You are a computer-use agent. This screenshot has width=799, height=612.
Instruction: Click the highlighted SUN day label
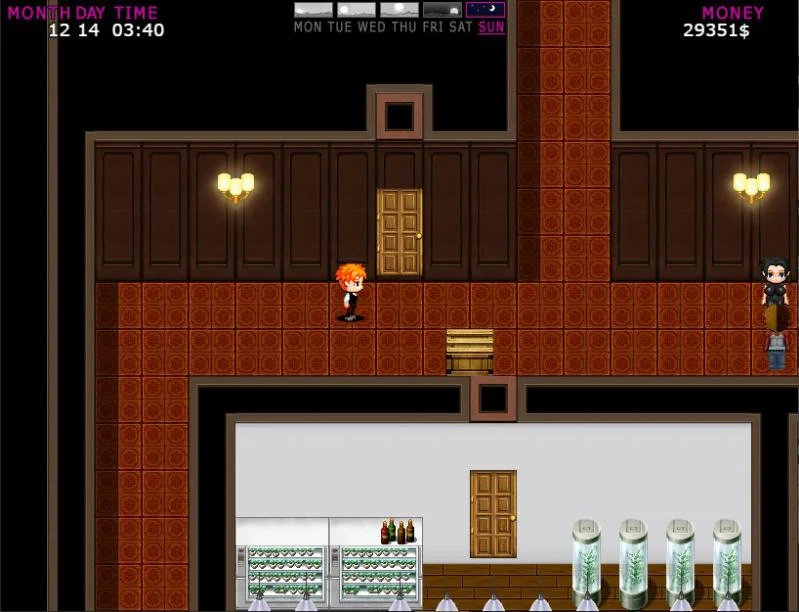(x=491, y=27)
